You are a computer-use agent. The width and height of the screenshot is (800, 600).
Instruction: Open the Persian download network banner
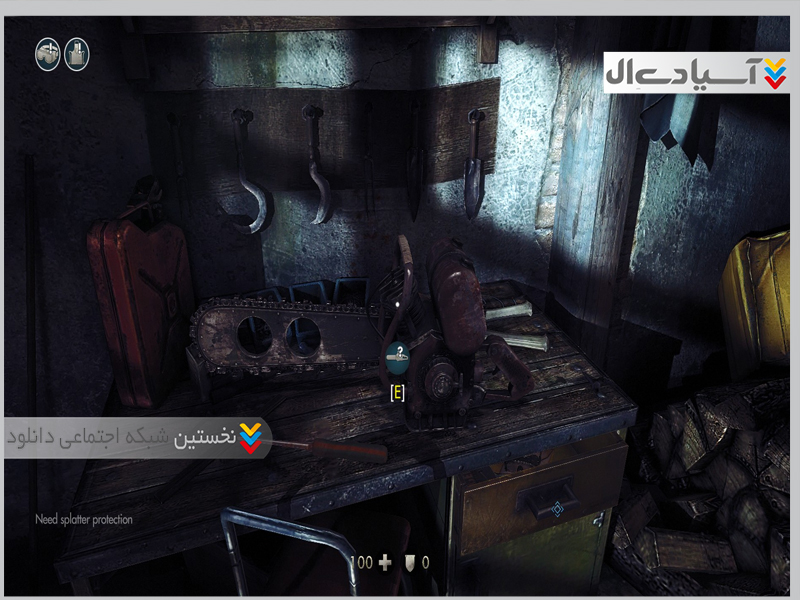tap(135, 438)
